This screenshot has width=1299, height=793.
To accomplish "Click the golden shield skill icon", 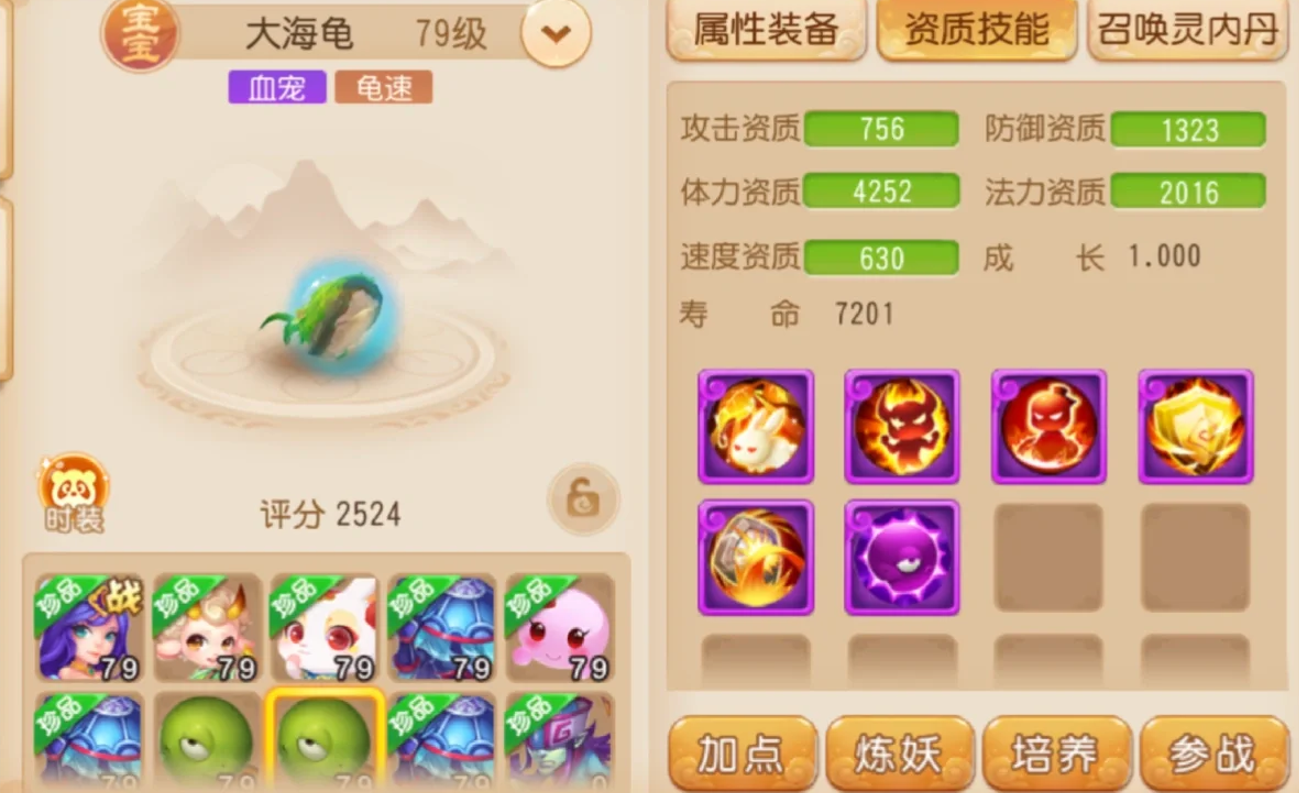I will [1195, 426].
